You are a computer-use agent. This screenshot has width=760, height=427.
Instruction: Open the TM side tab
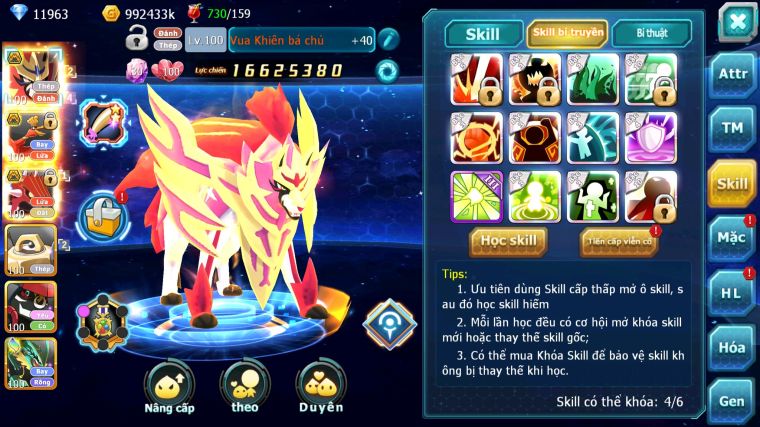coord(733,128)
